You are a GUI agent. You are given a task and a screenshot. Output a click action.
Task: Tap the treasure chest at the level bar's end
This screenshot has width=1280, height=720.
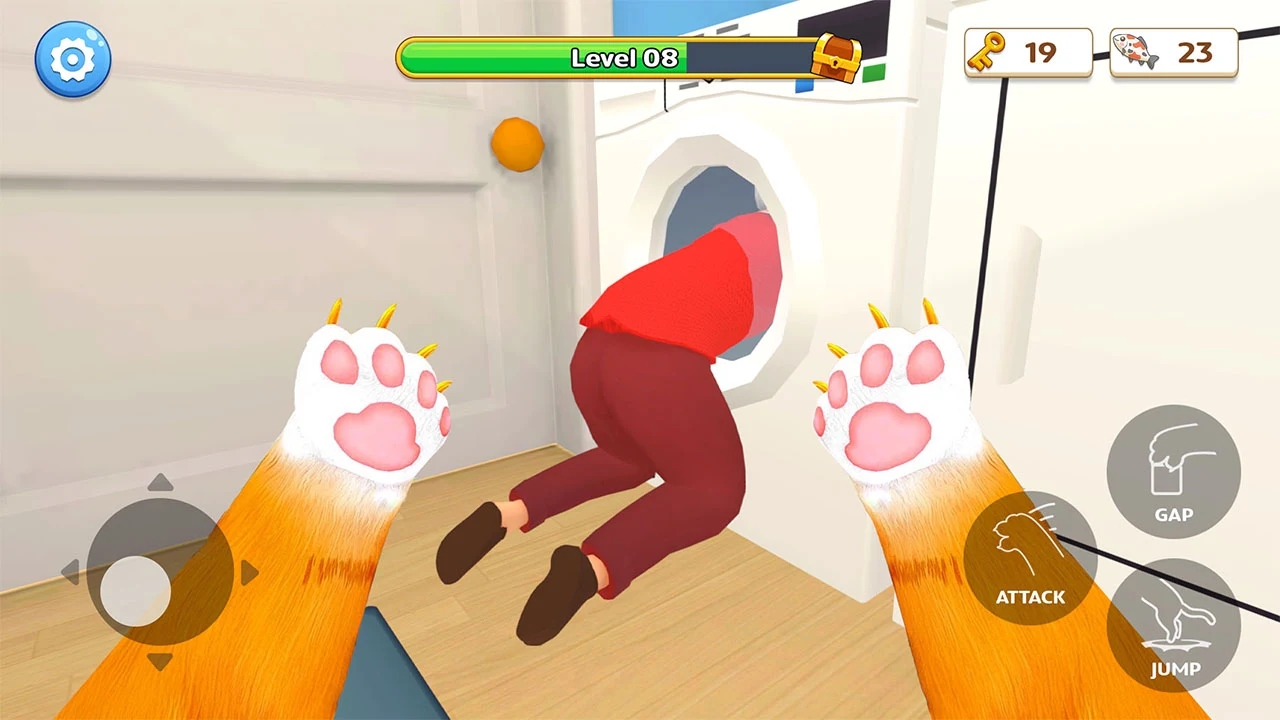[836, 60]
